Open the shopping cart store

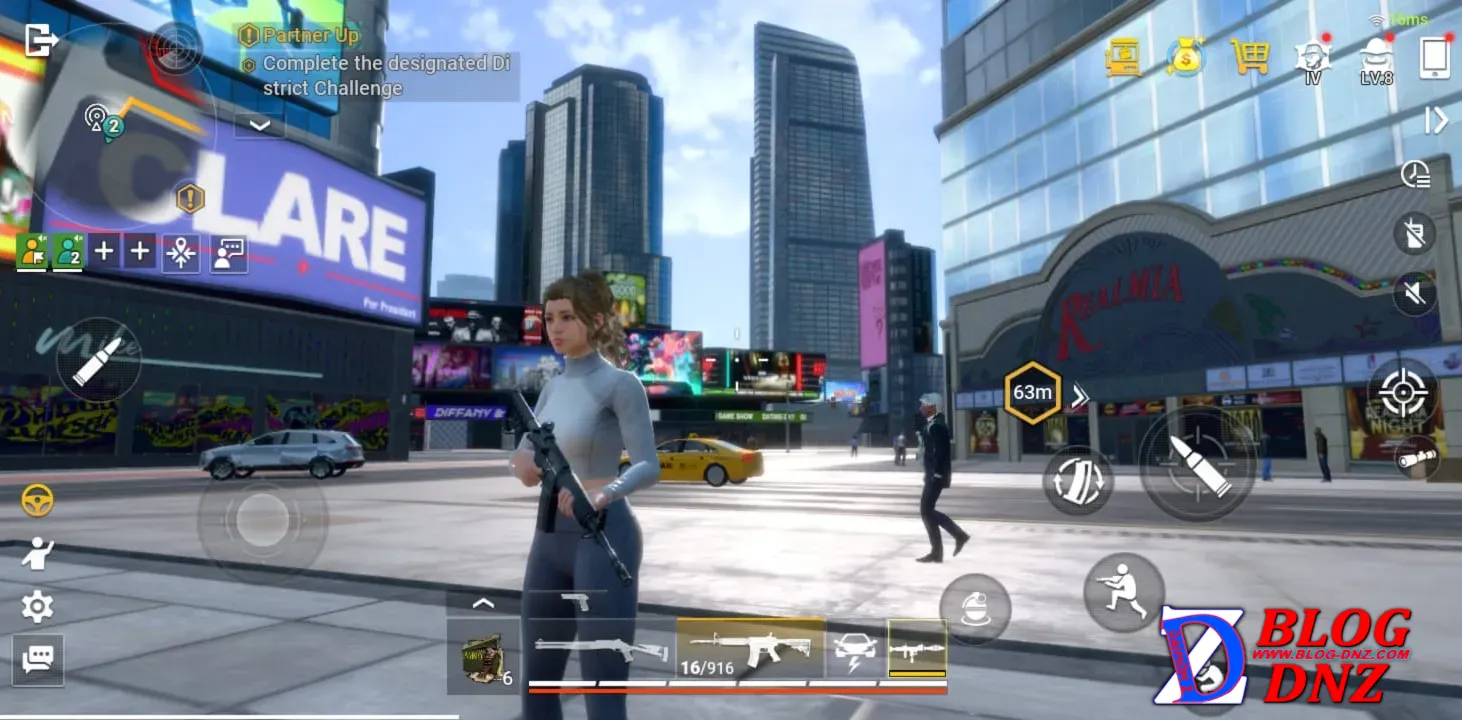[1249, 57]
